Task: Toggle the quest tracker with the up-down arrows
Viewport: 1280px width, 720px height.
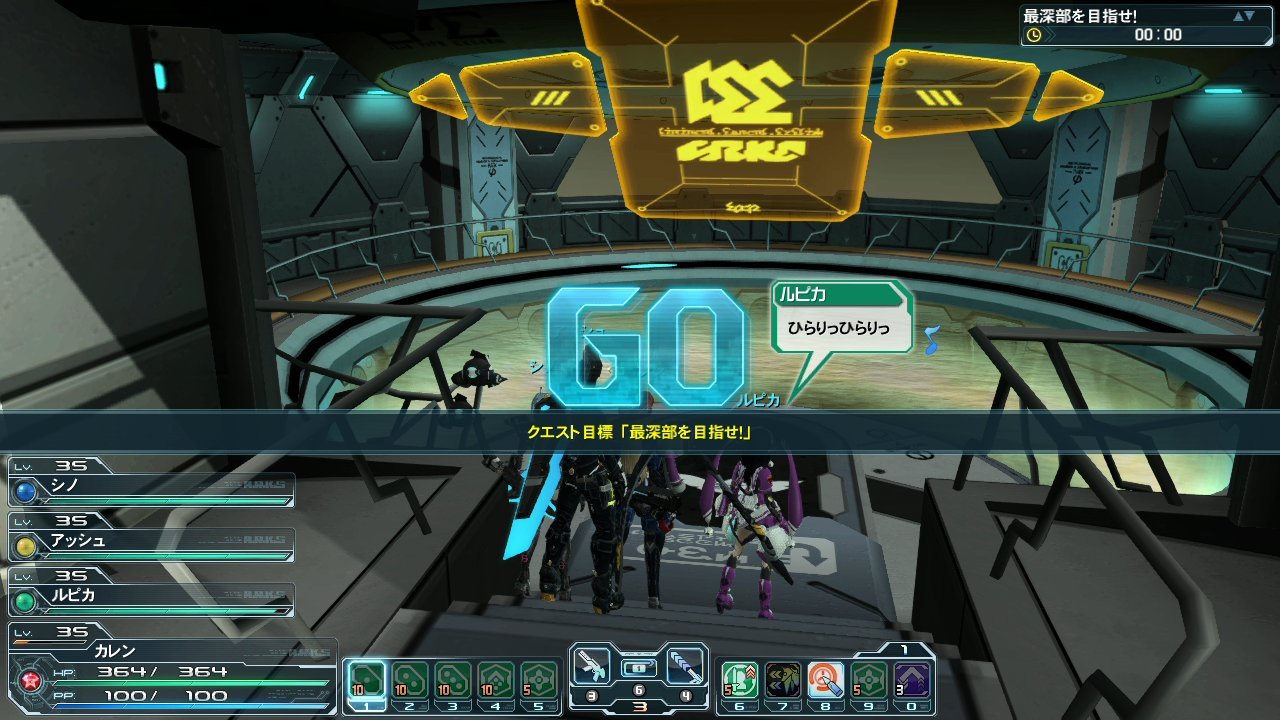Action: pyautogui.click(x=1243, y=16)
